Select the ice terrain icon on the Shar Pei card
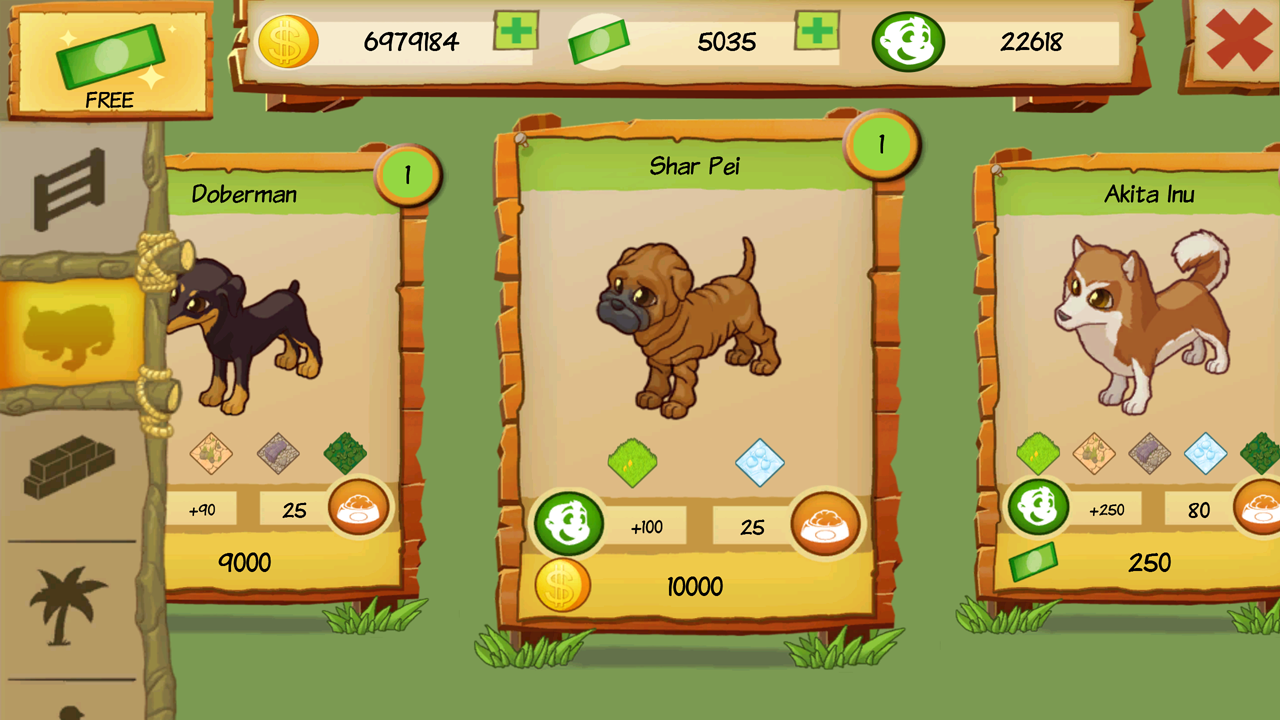This screenshot has width=1280, height=720. pyautogui.click(x=762, y=462)
